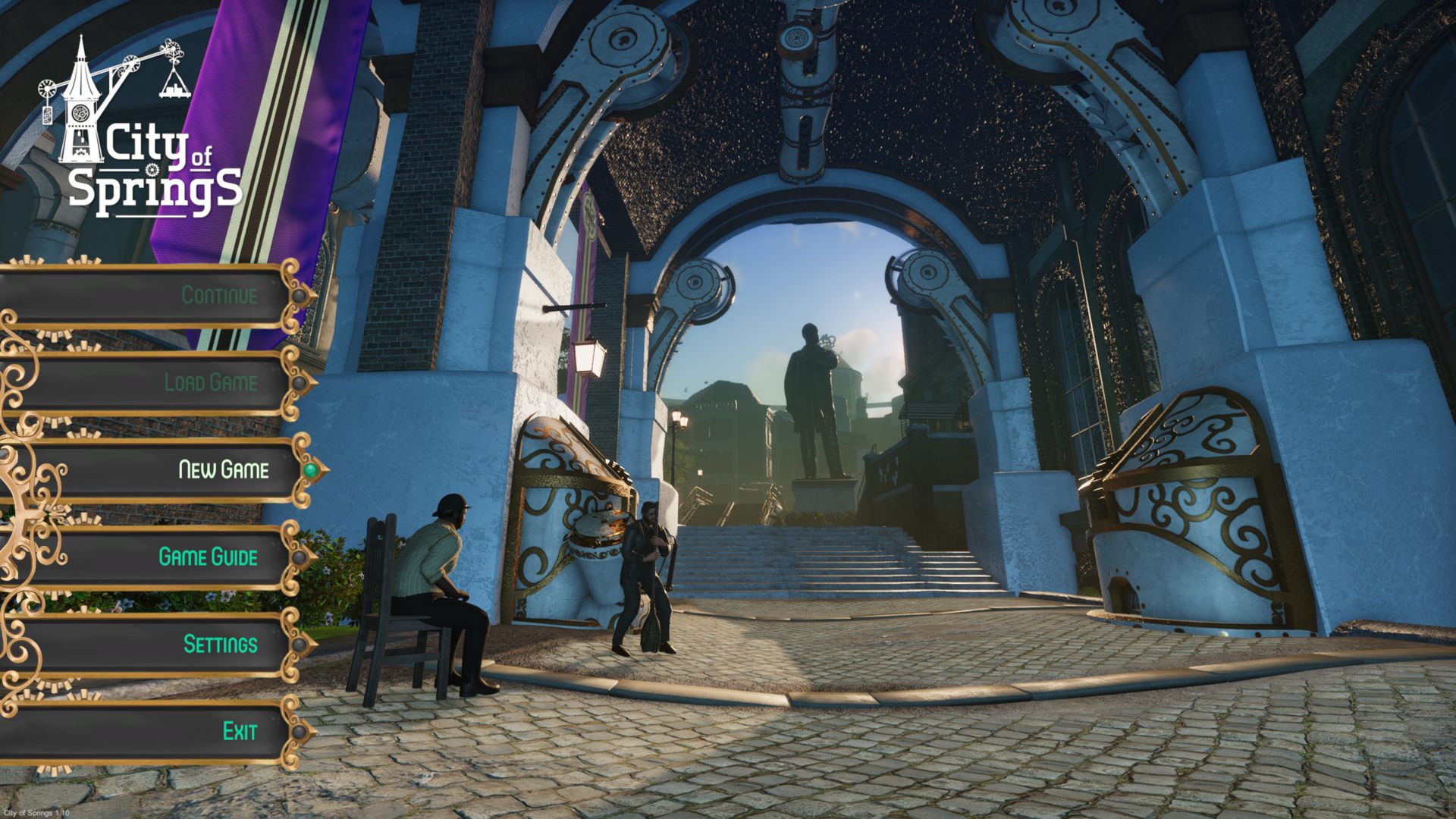This screenshot has width=1456, height=819.
Task: Go to the Settings menu
Action: coord(220,644)
